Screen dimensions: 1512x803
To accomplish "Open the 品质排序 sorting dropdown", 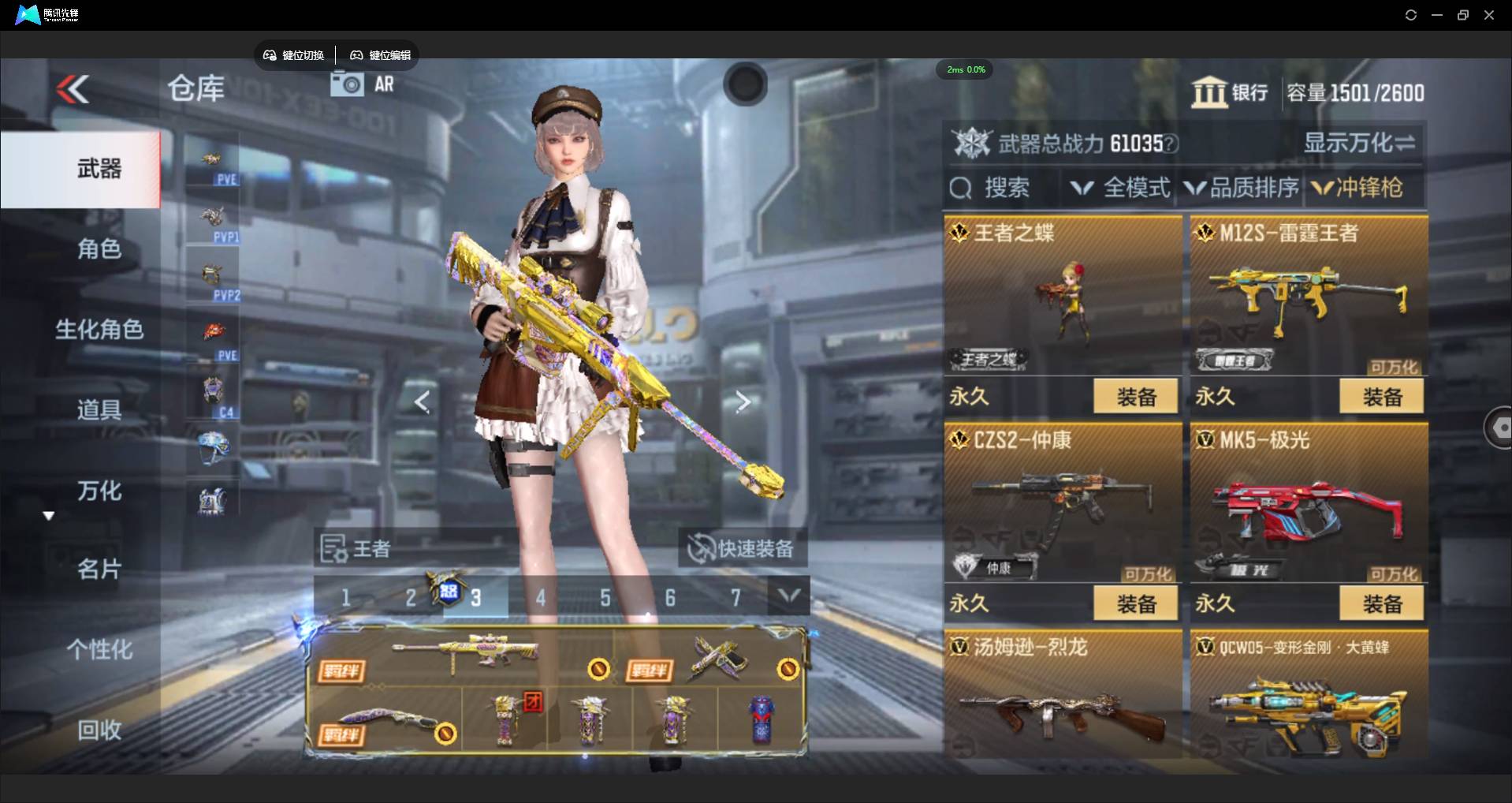I will click(x=1242, y=189).
